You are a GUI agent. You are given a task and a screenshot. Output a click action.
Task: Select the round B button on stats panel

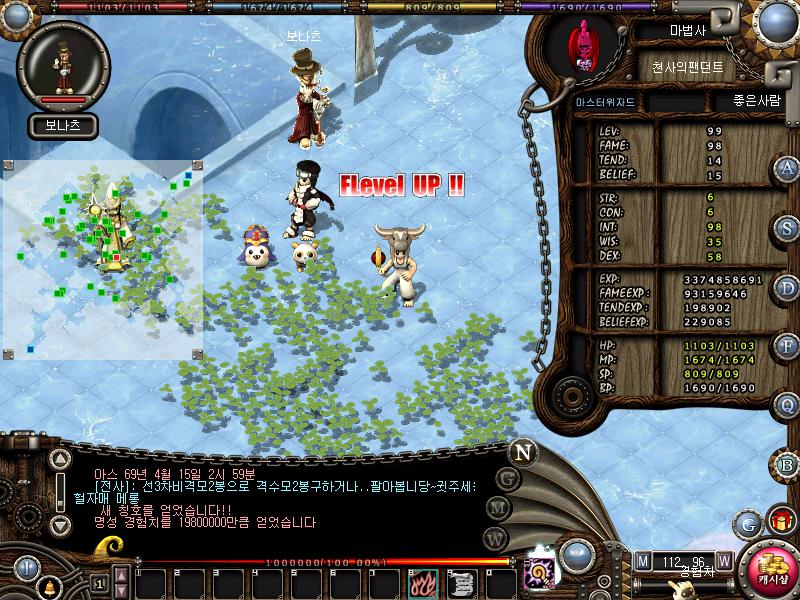(x=788, y=464)
